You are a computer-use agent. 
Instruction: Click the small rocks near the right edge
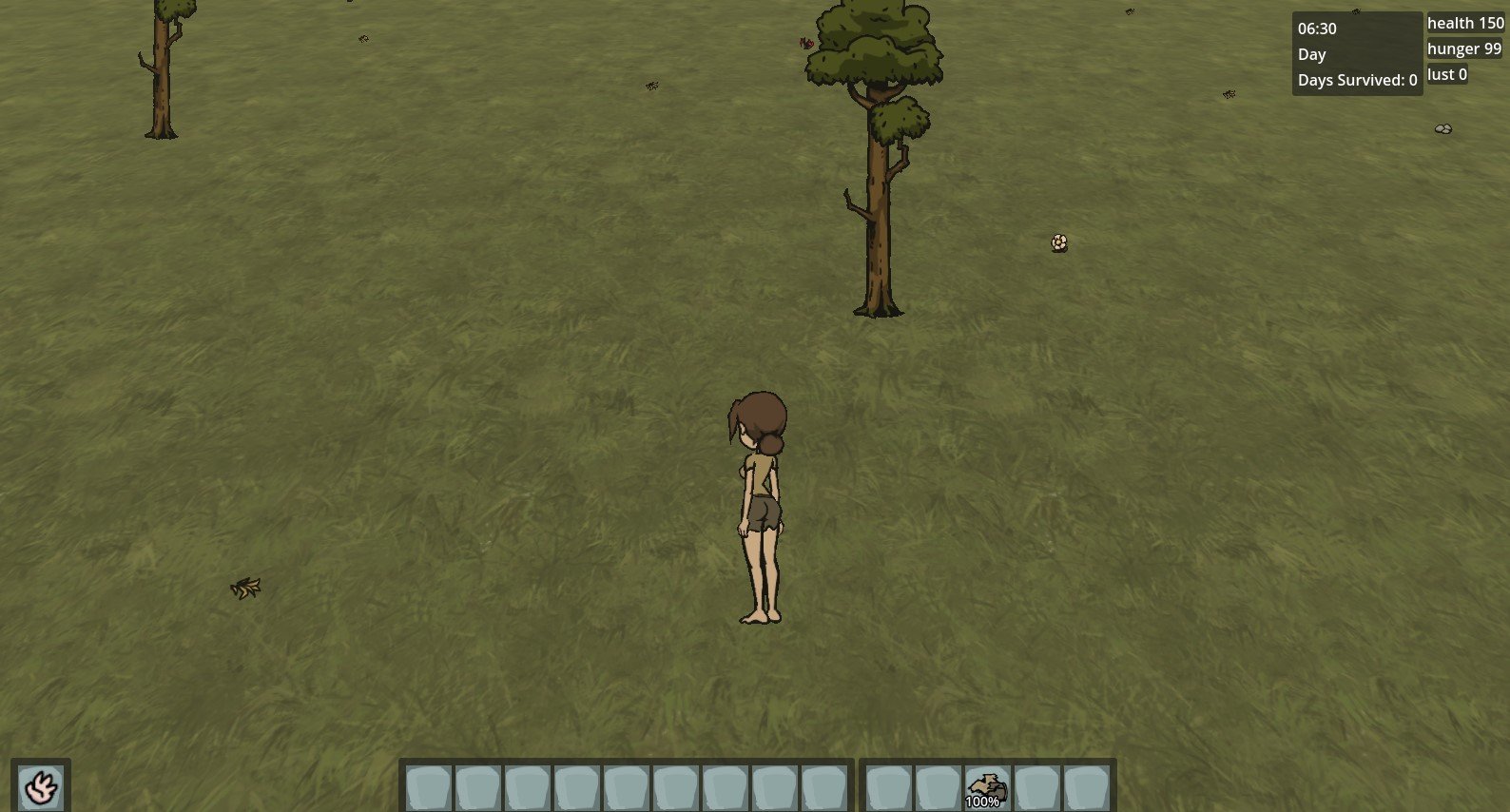click(1442, 128)
